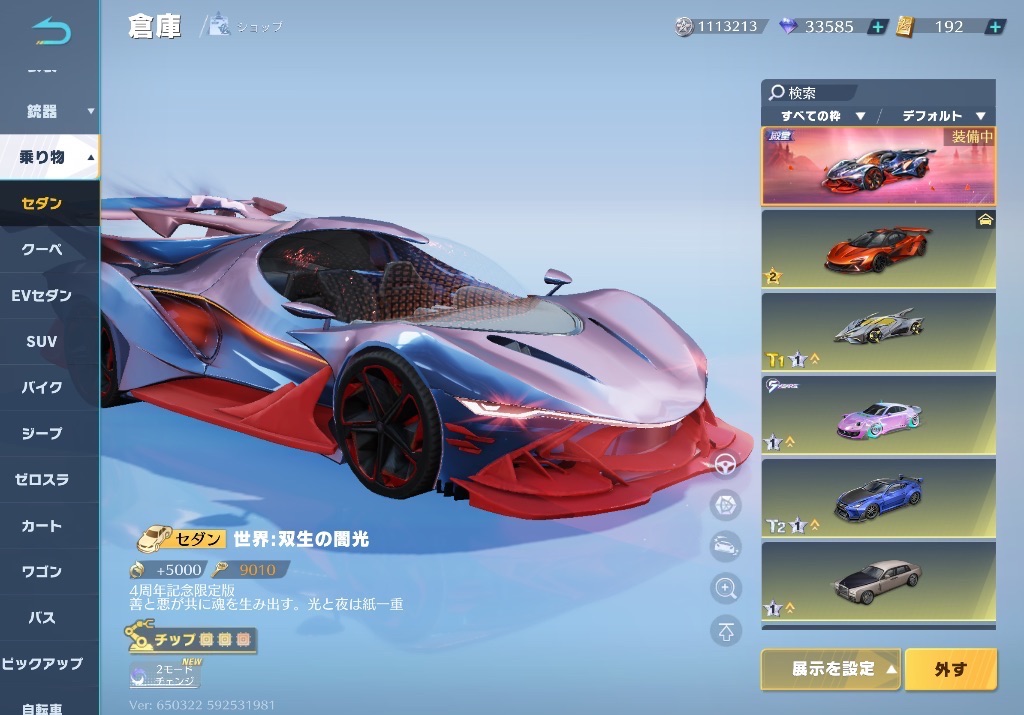Click the magnifier zoom icon beside car

725,588
